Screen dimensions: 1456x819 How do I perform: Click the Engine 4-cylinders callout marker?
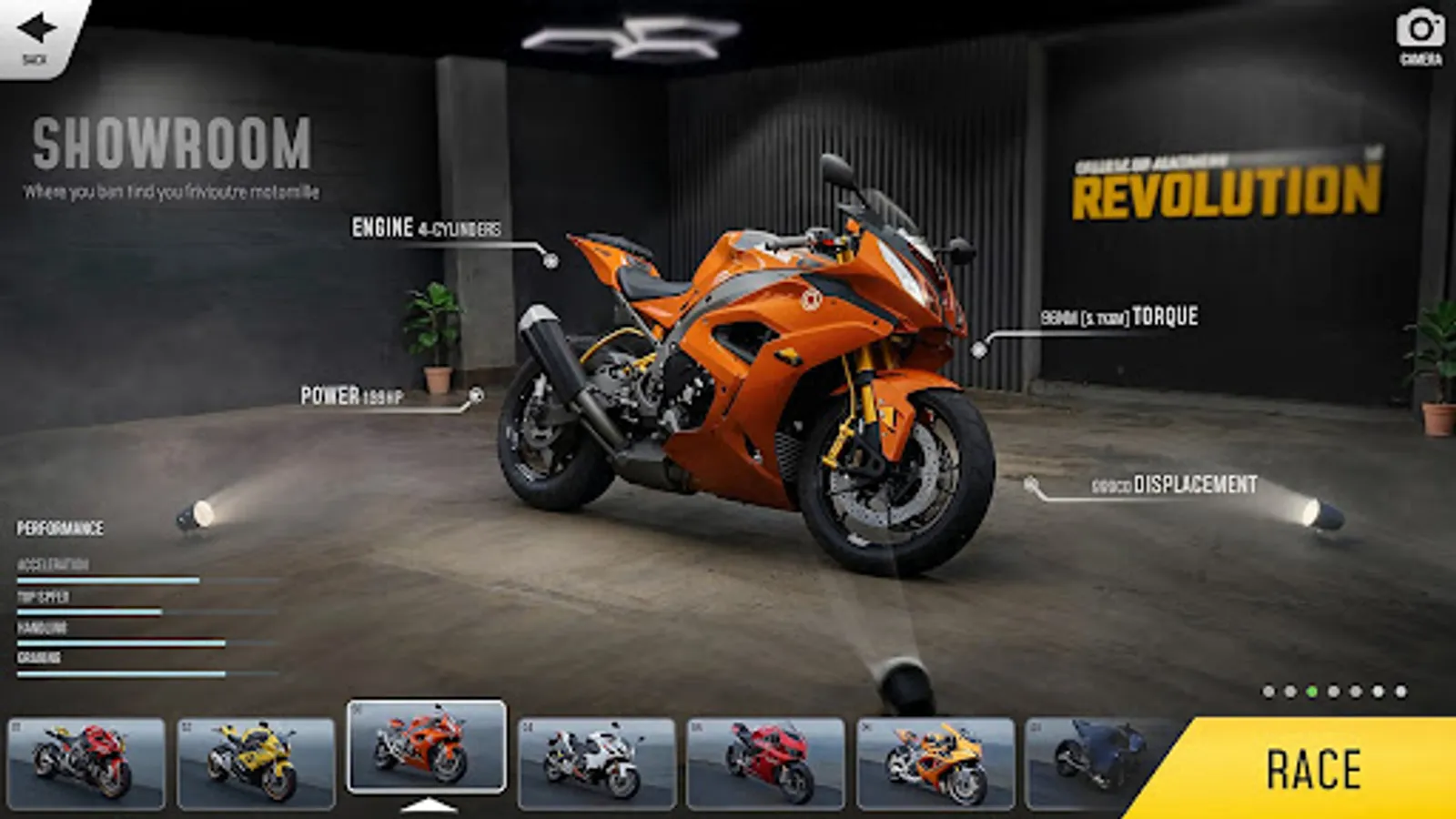pos(550,258)
